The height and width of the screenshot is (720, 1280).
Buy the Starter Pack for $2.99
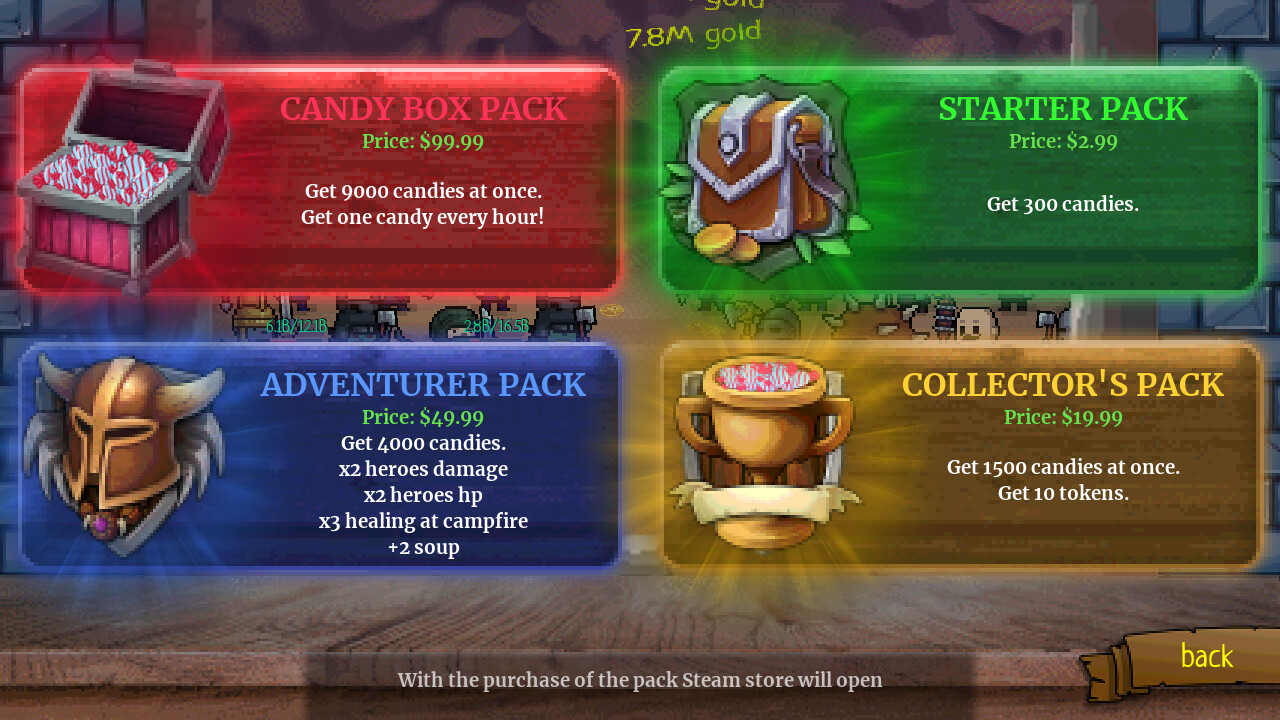960,180
